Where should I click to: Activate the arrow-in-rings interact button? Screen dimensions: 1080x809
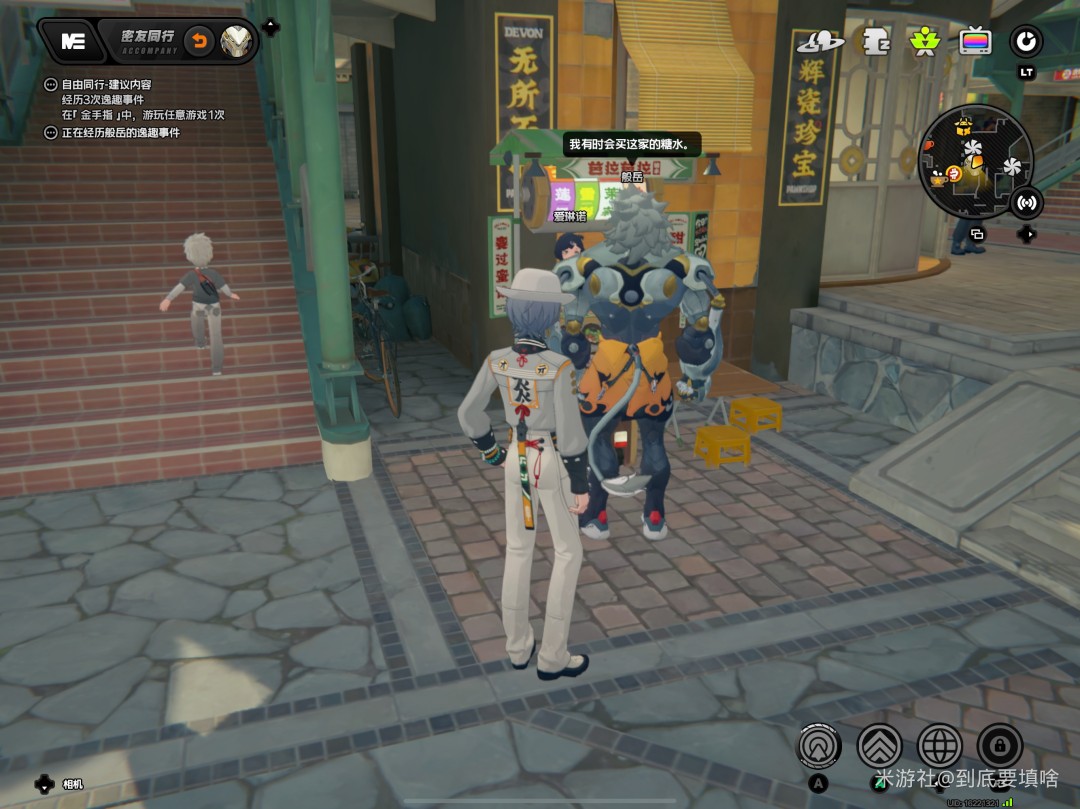pos(819,746)
